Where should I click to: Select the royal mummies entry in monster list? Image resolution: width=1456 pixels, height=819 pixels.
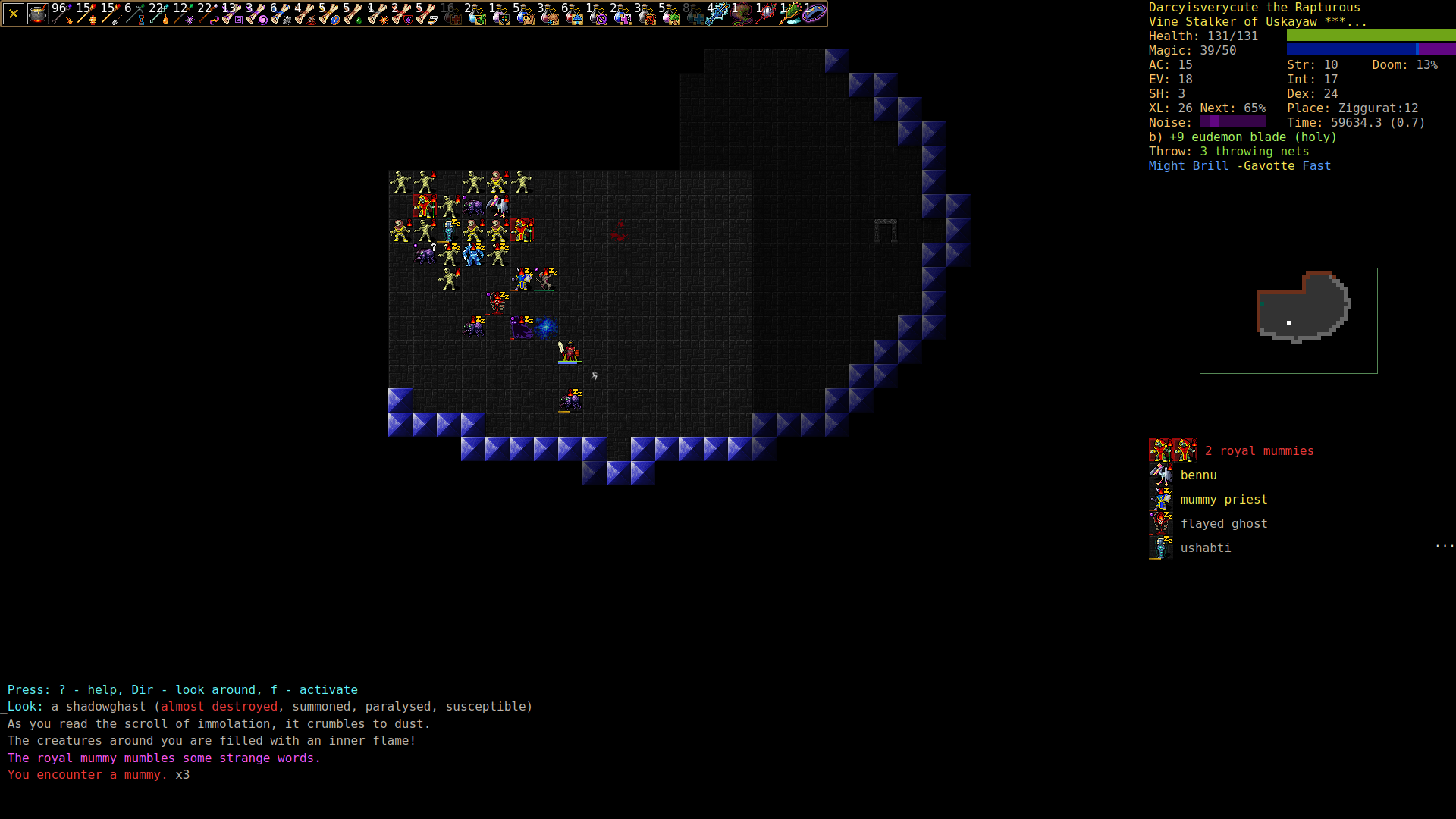pos(1259,451)
